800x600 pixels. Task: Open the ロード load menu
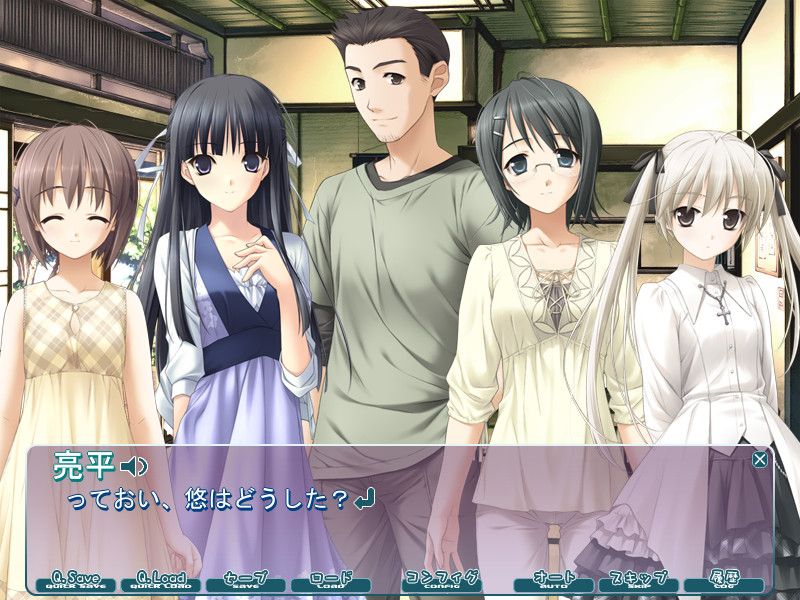(x=331, y=581)
